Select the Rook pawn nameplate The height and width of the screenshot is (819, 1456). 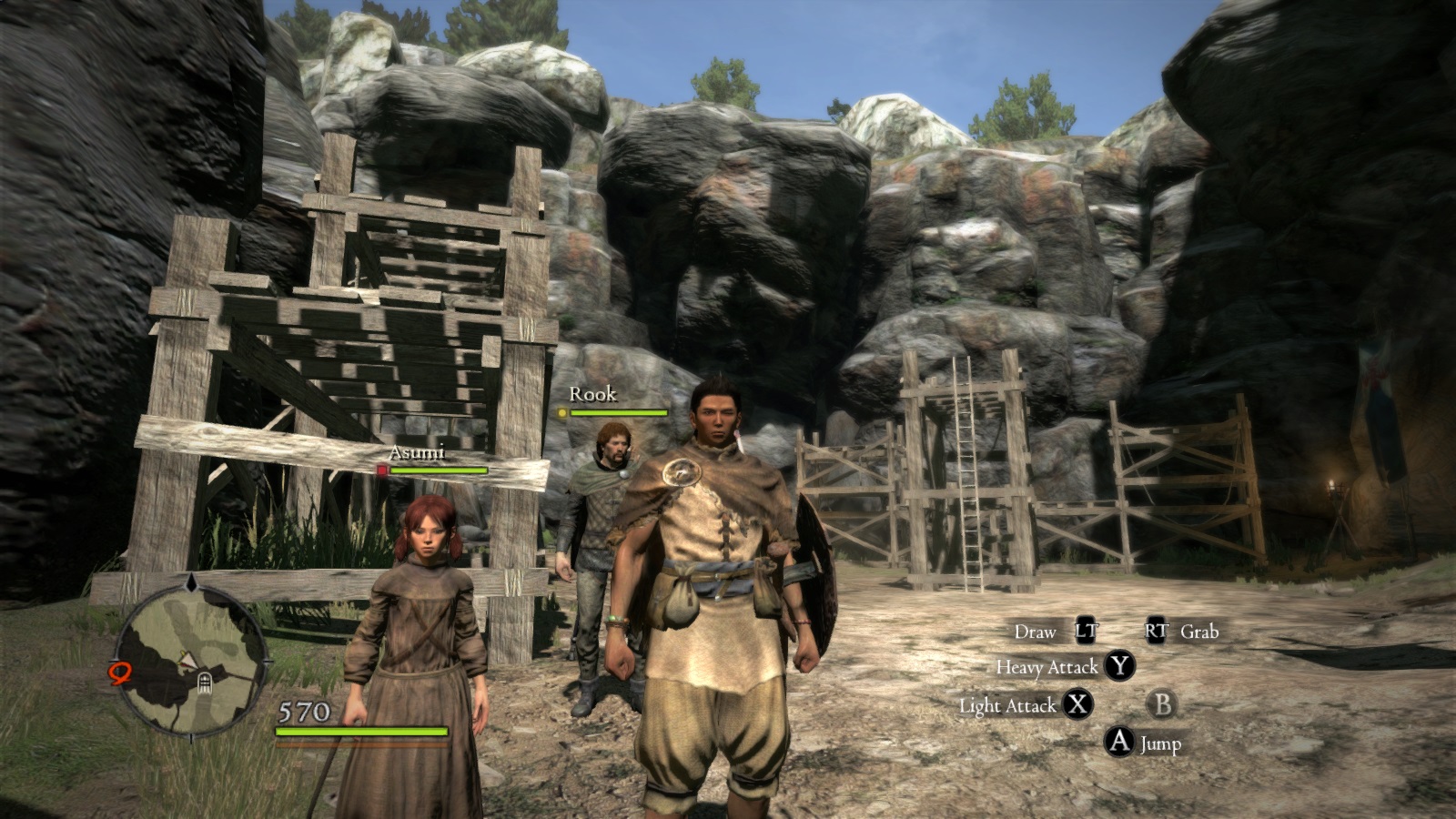592,394
